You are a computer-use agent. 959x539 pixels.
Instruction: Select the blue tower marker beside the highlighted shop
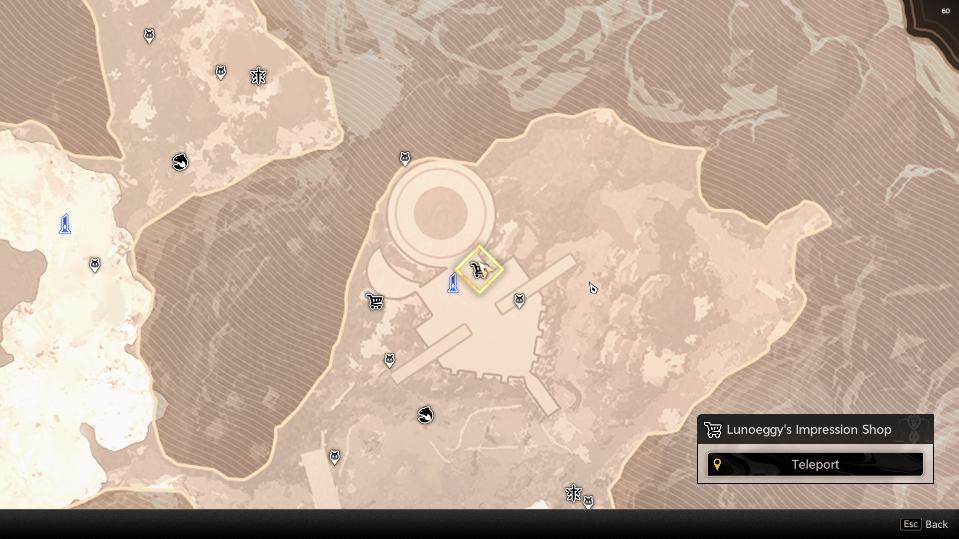click(x=453, y=283)
